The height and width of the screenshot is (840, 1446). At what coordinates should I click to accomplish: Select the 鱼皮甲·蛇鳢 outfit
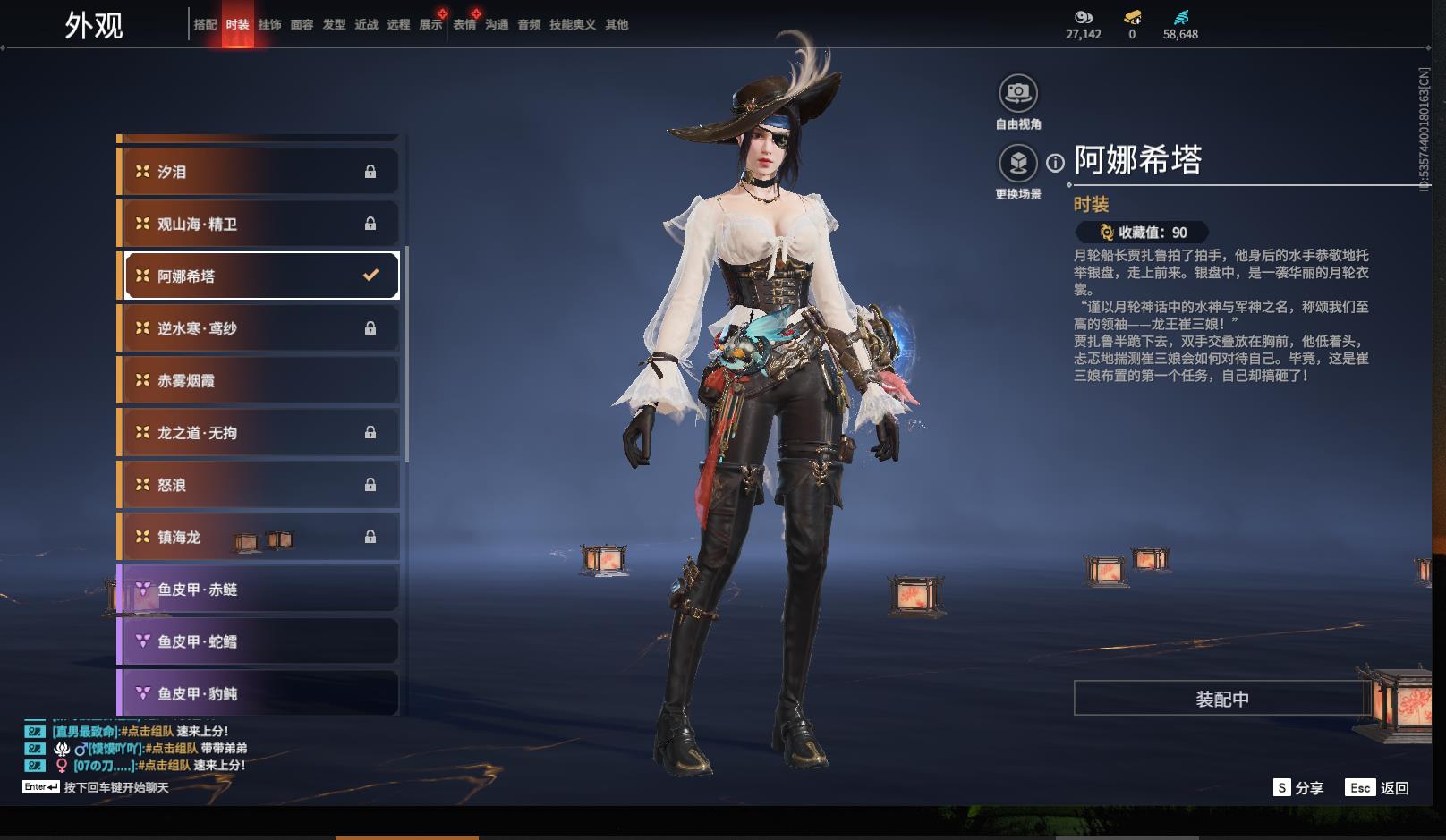(259, 641)
